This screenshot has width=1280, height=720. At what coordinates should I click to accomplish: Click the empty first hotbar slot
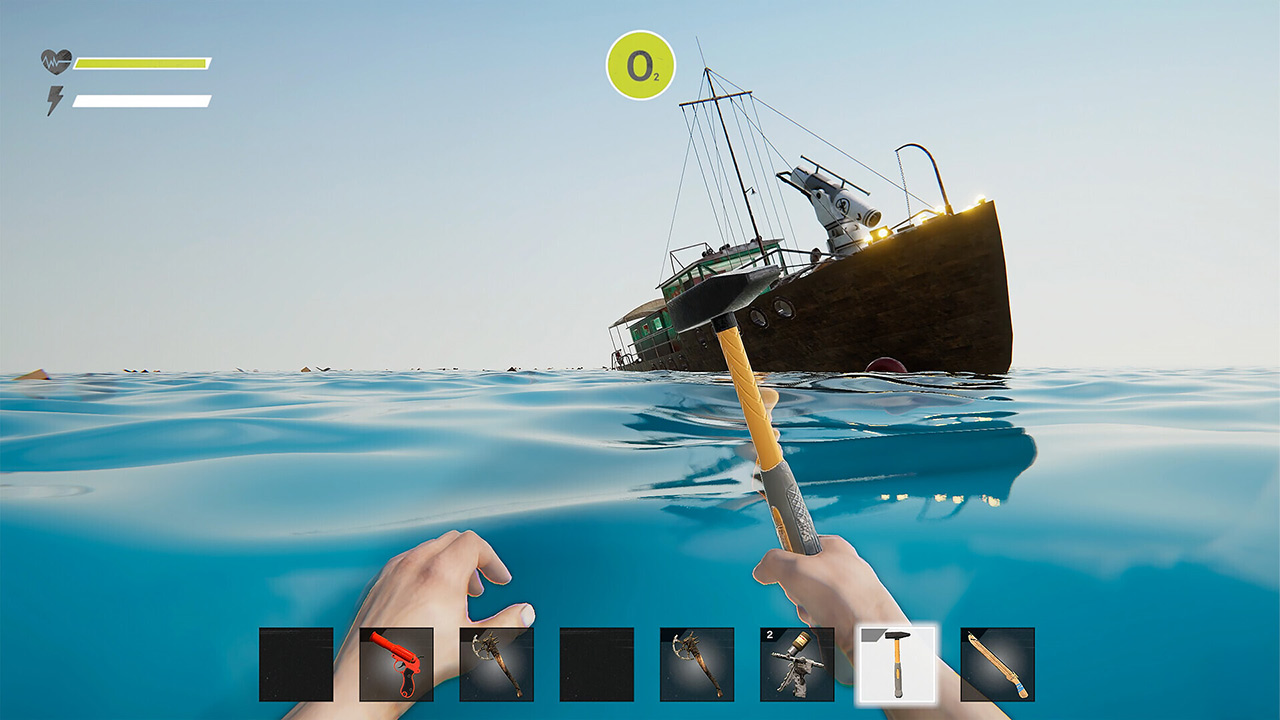tap(294, 665)
